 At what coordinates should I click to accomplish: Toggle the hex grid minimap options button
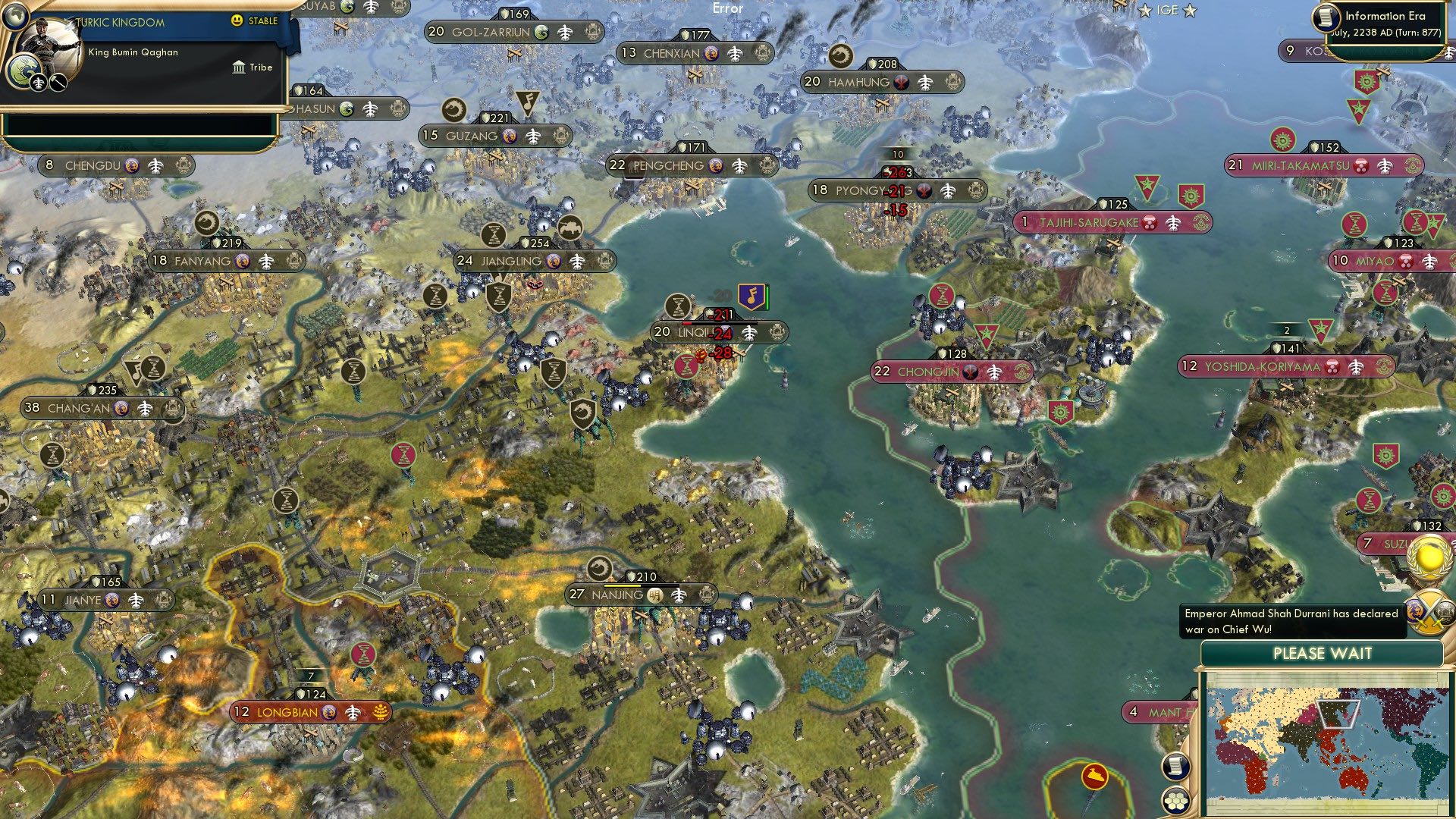1176,801
